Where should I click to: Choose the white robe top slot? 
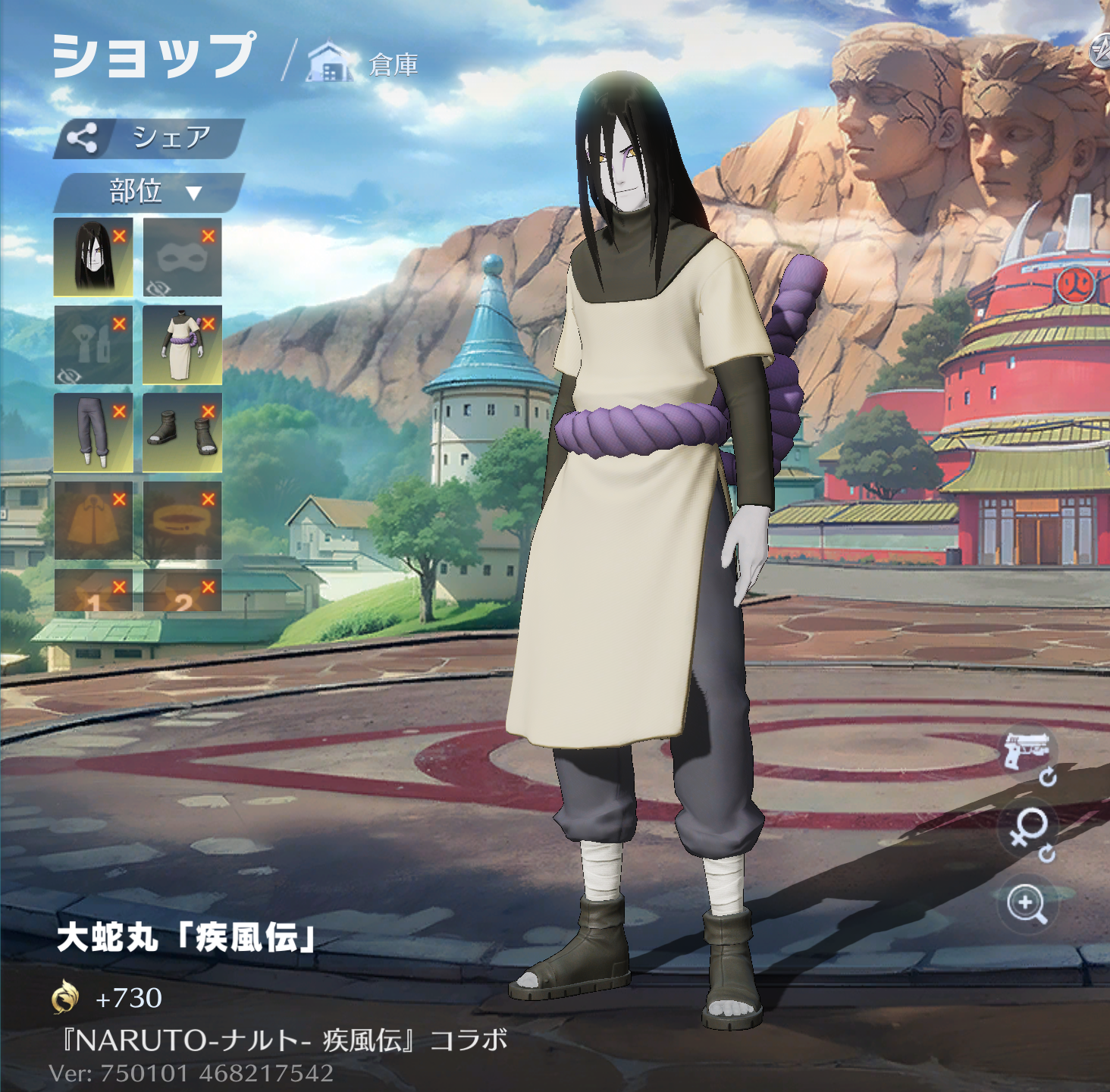182,345
